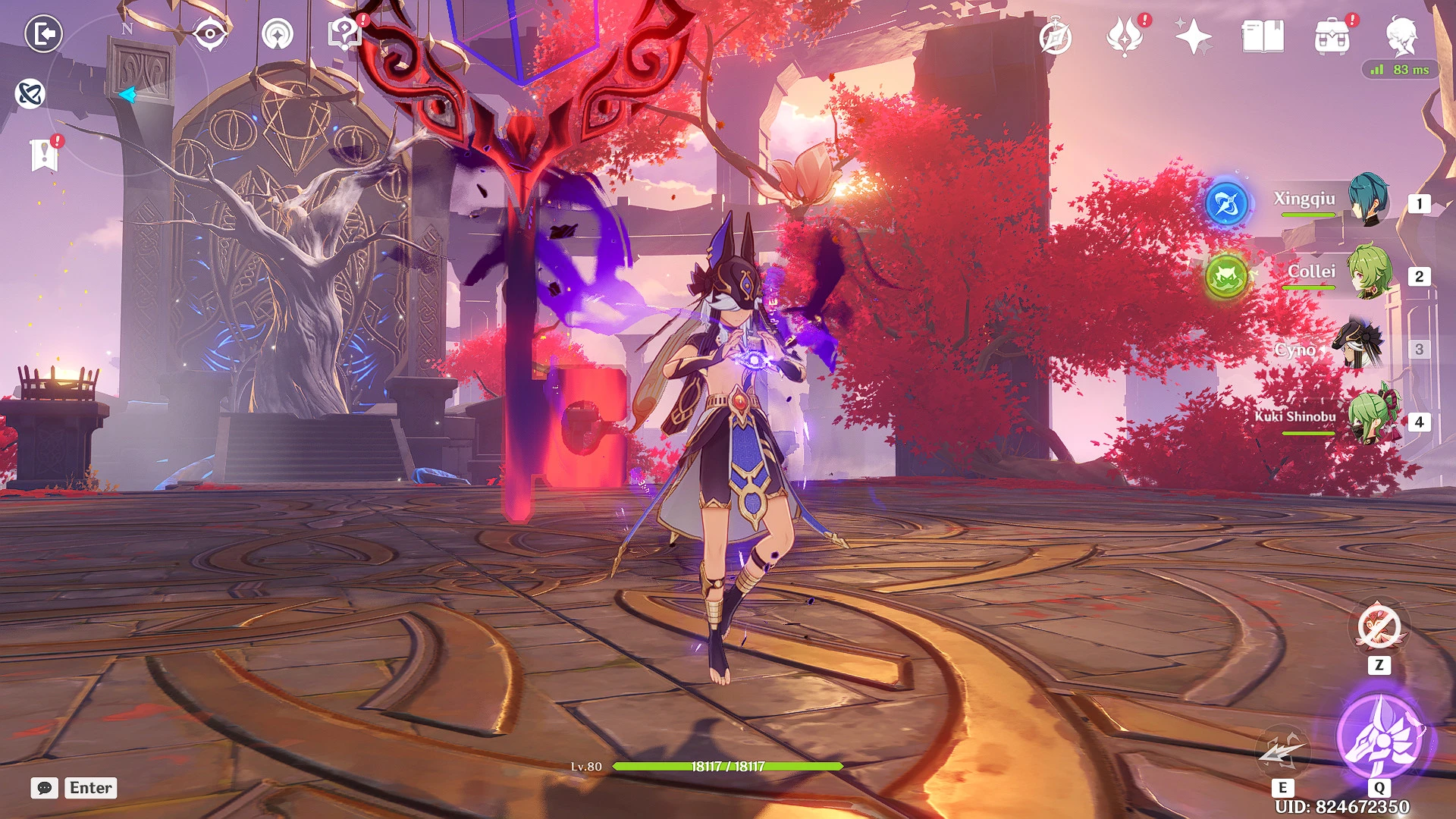Screen dimensions: 1456x819
Task: Open the events compass icon
Action: 1055,37
